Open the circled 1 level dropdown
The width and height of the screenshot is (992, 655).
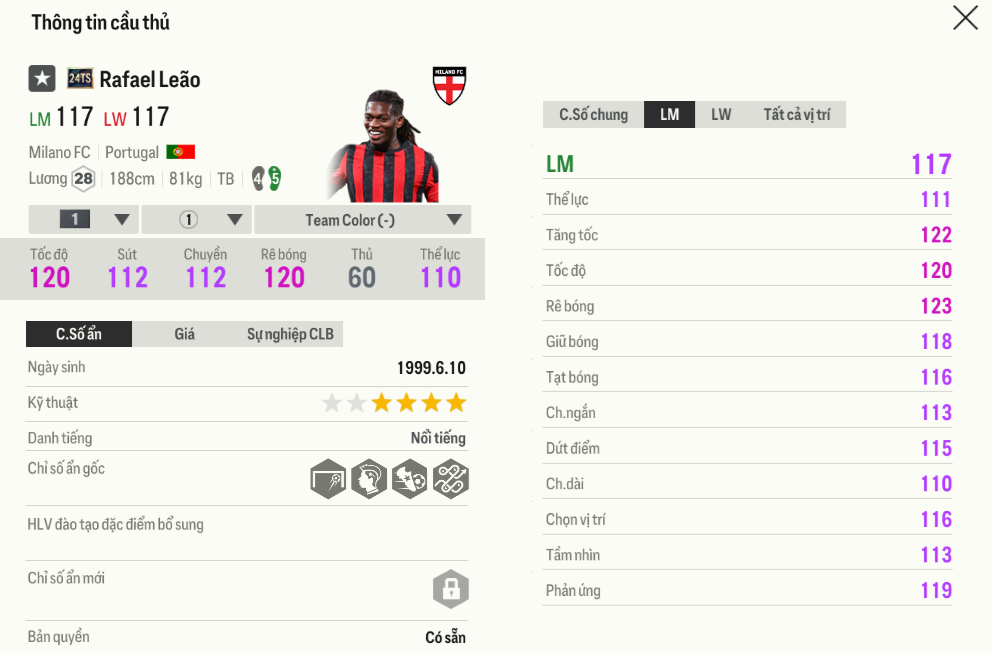(x=197, y=220)
